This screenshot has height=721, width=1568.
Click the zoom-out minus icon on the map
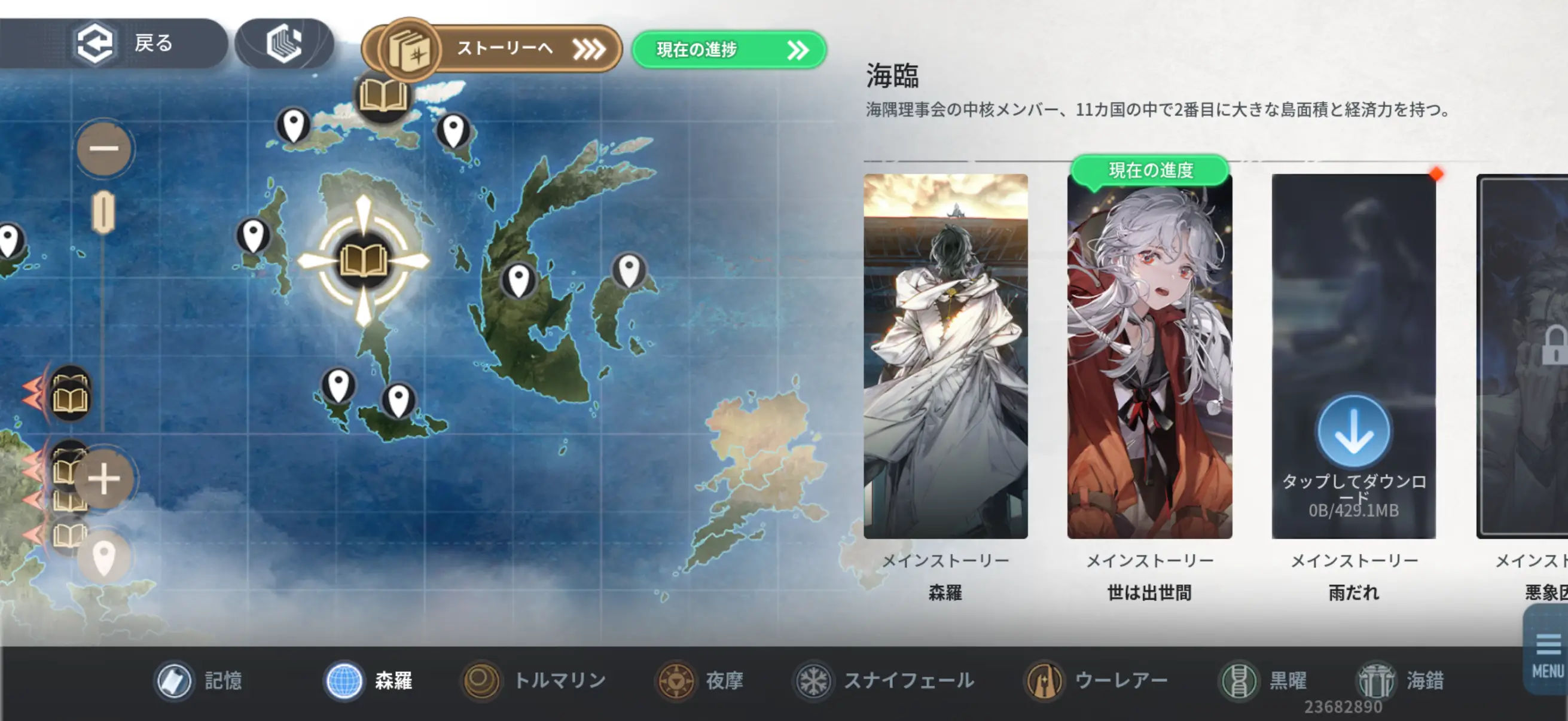(x=103, y=148)
